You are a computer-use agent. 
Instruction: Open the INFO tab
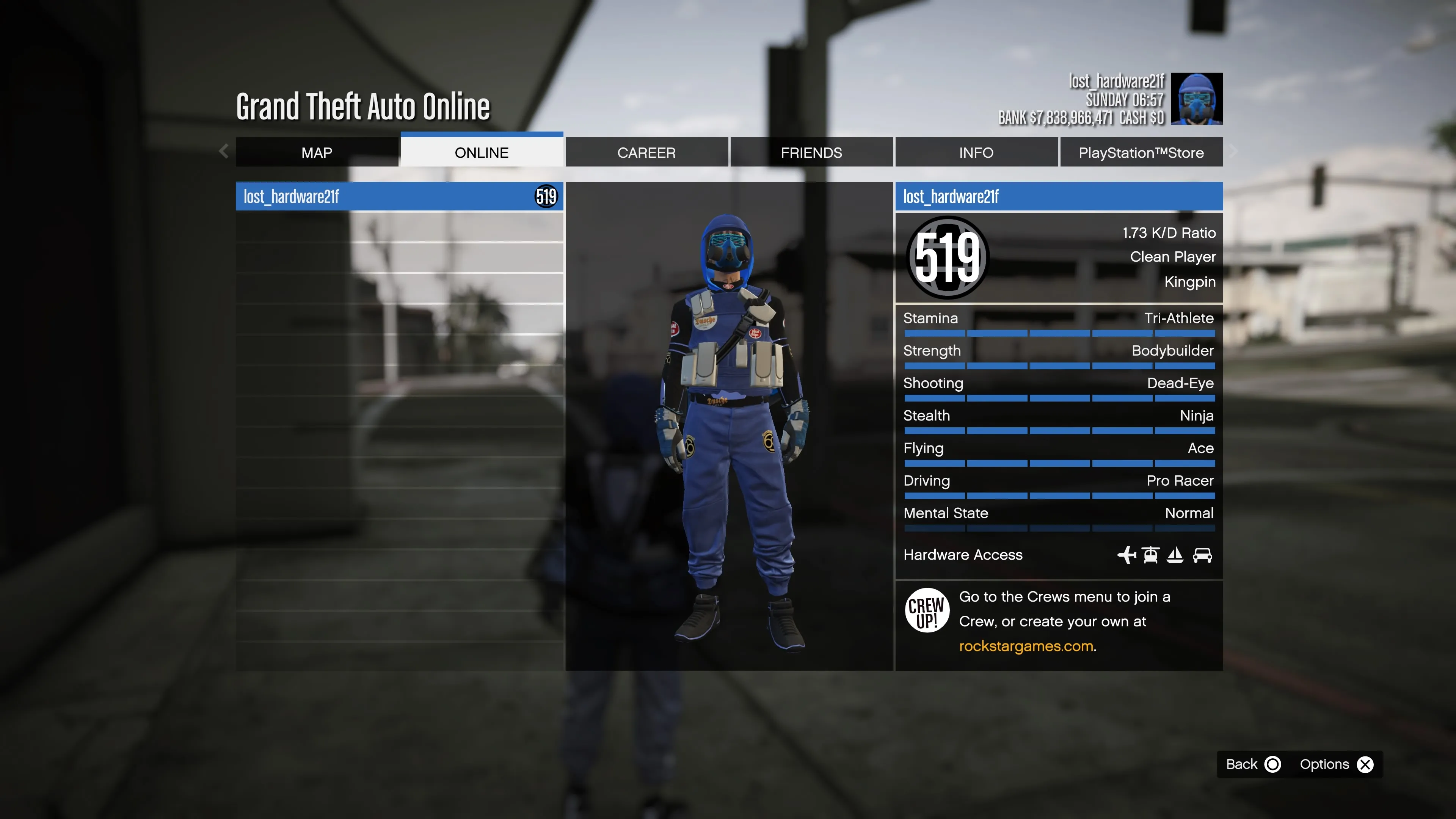pos(976,152)
